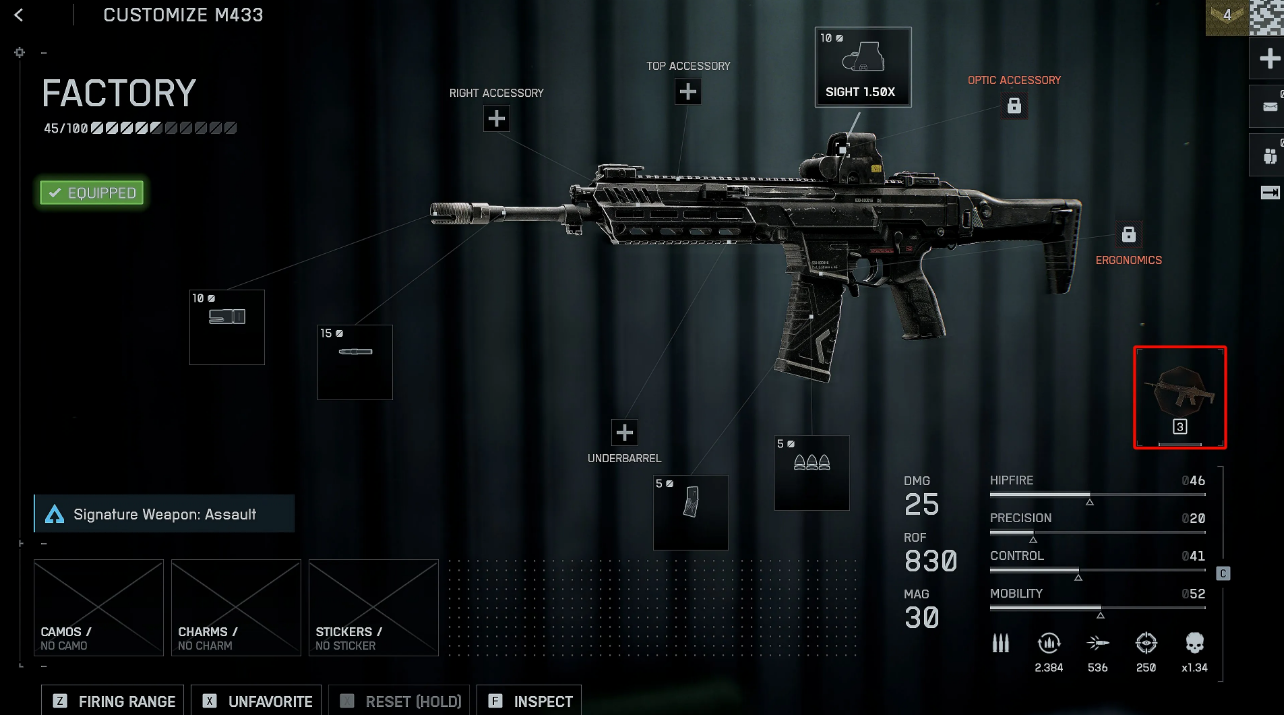The height and width of the screenshot is (715, 1284).
Task: Select the weapon package thumbnail
Action: pos(1180,397)
